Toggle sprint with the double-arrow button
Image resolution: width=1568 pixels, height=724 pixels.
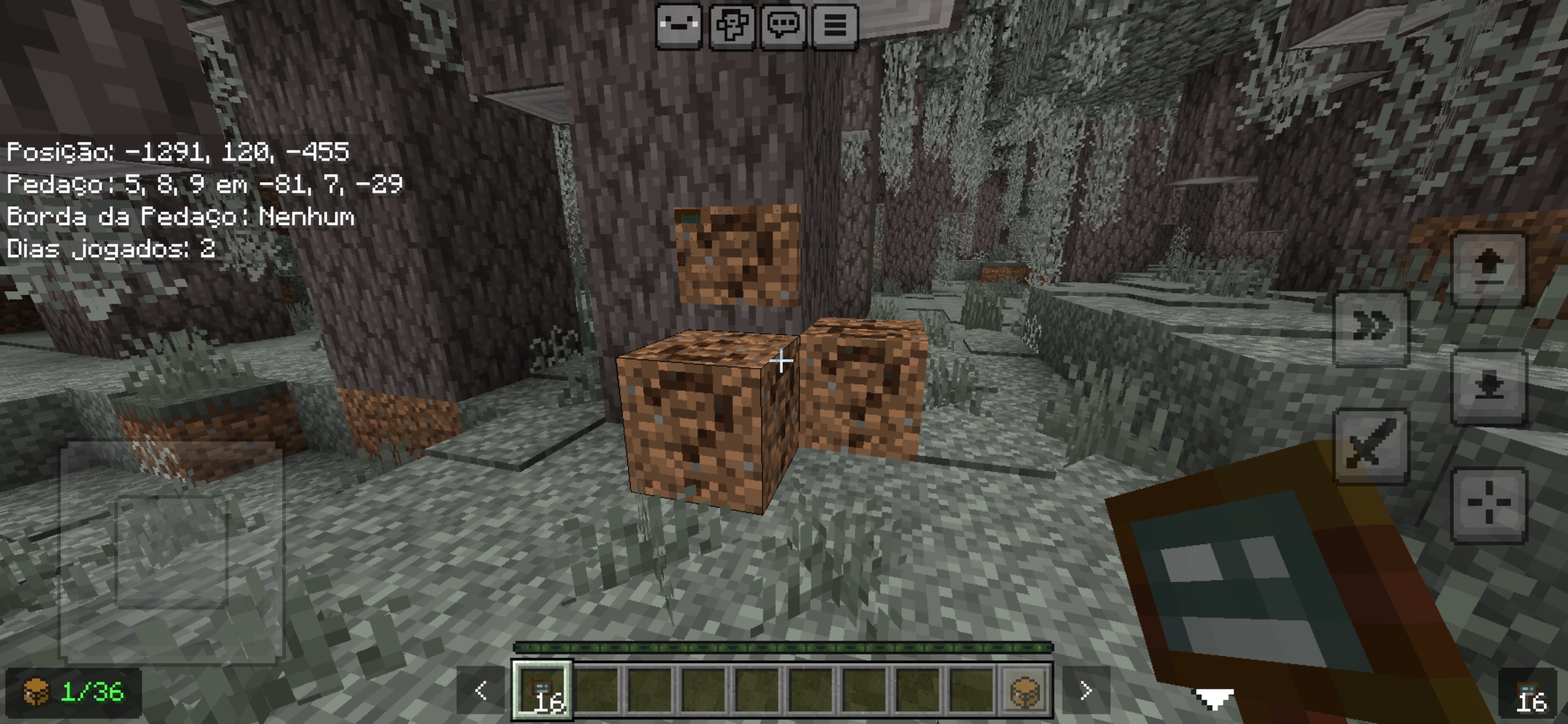[x=1371, y=328]
